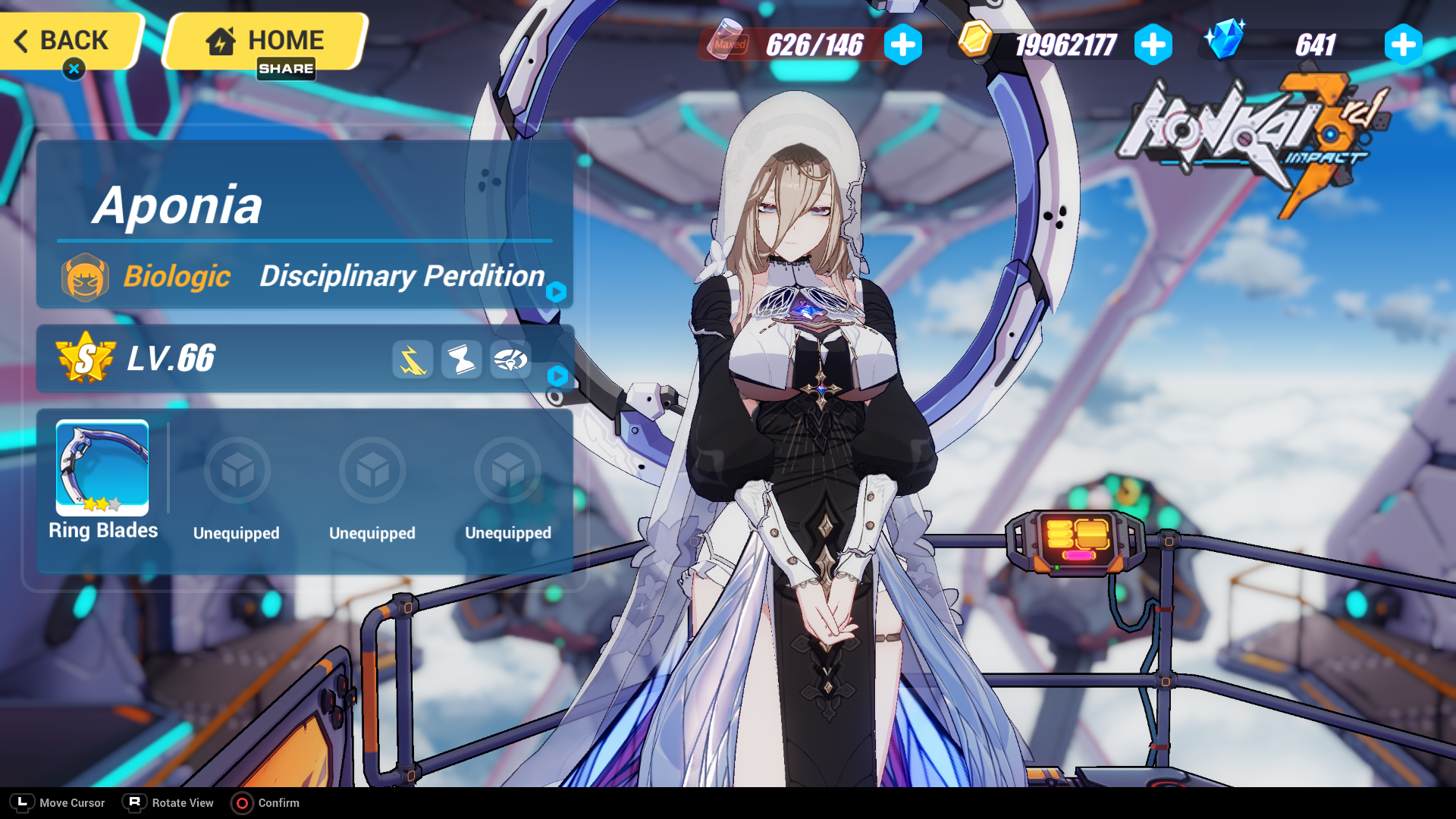
Task: Select the Lightning damage type icon
Action: coord(412,360)
